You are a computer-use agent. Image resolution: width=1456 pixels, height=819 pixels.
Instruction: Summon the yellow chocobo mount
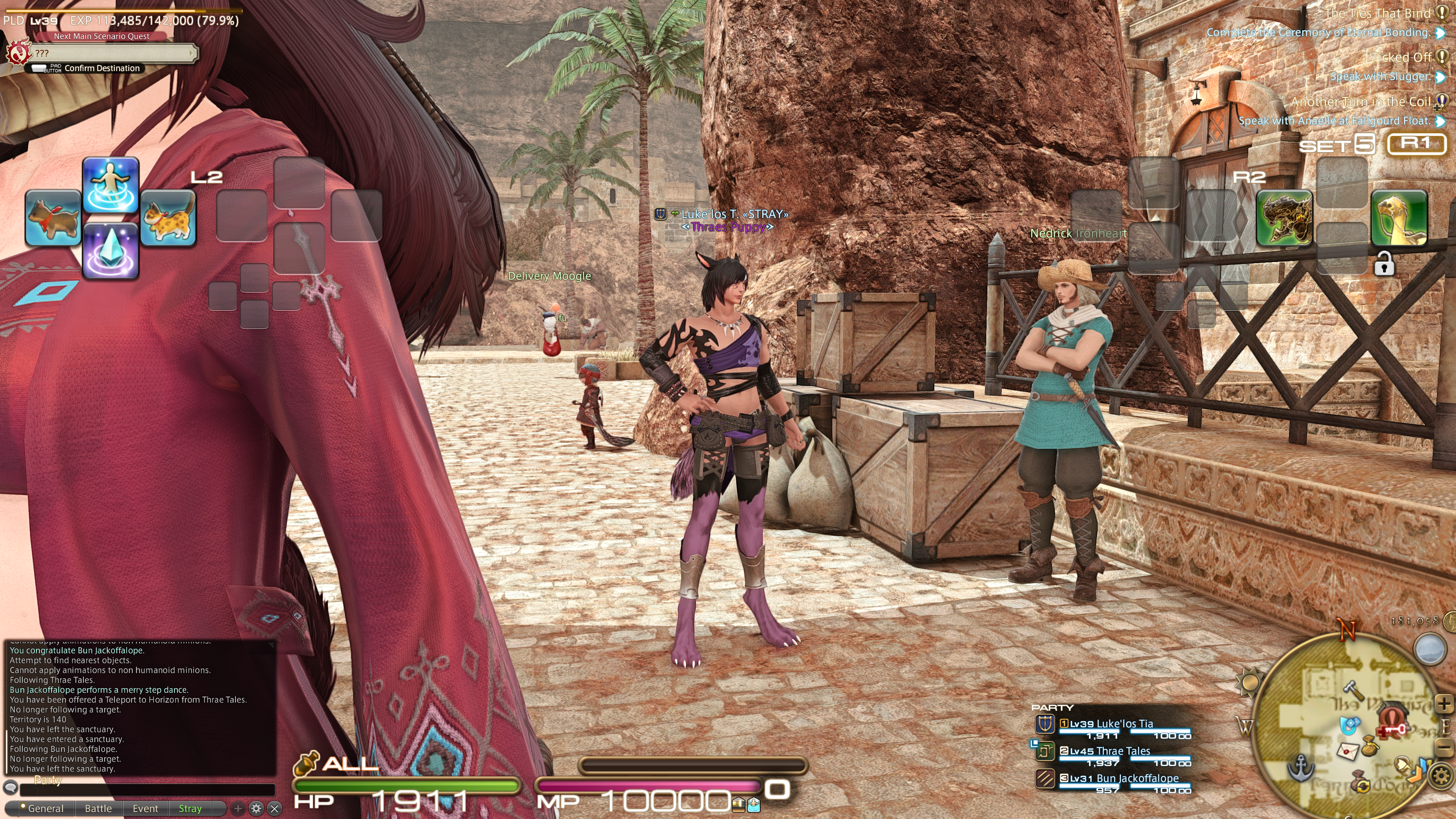[x=1400, y=218]
